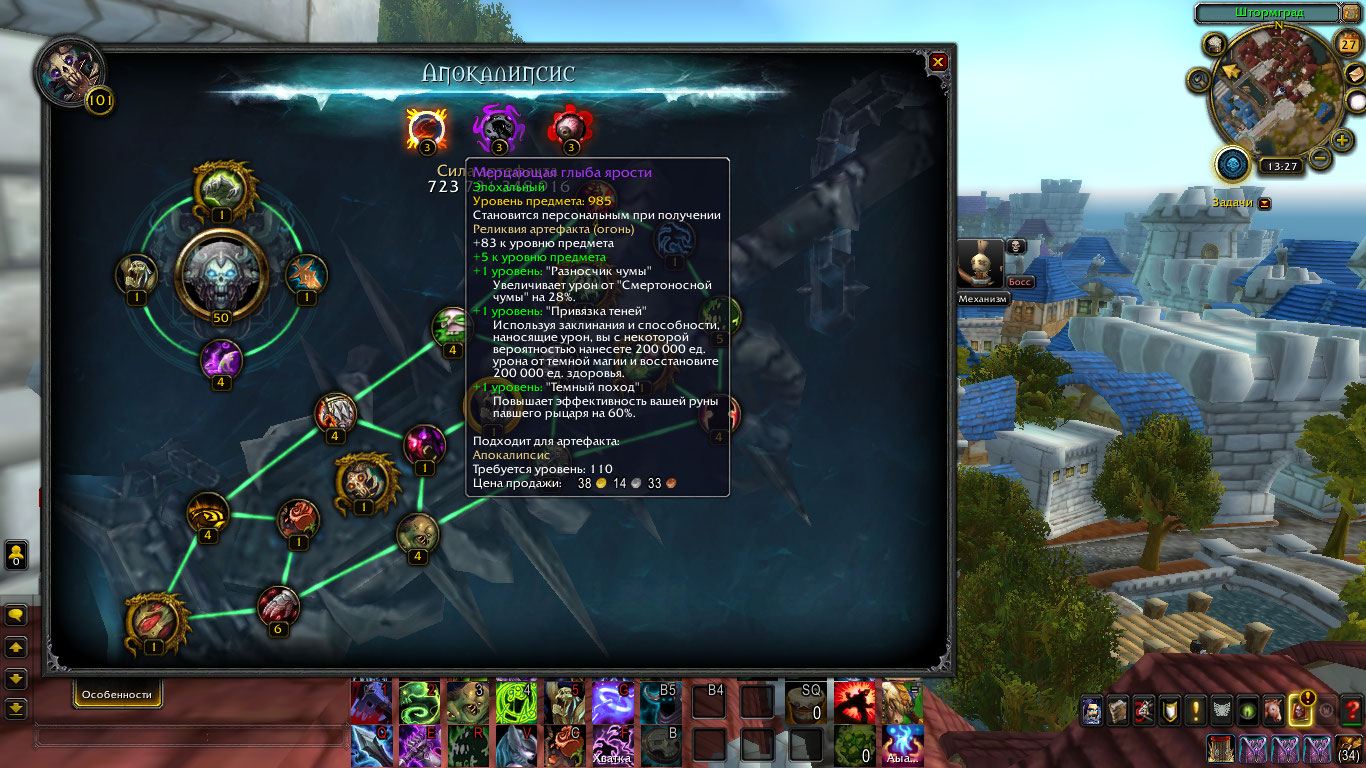Open the character info micro button

point(1091,710)
